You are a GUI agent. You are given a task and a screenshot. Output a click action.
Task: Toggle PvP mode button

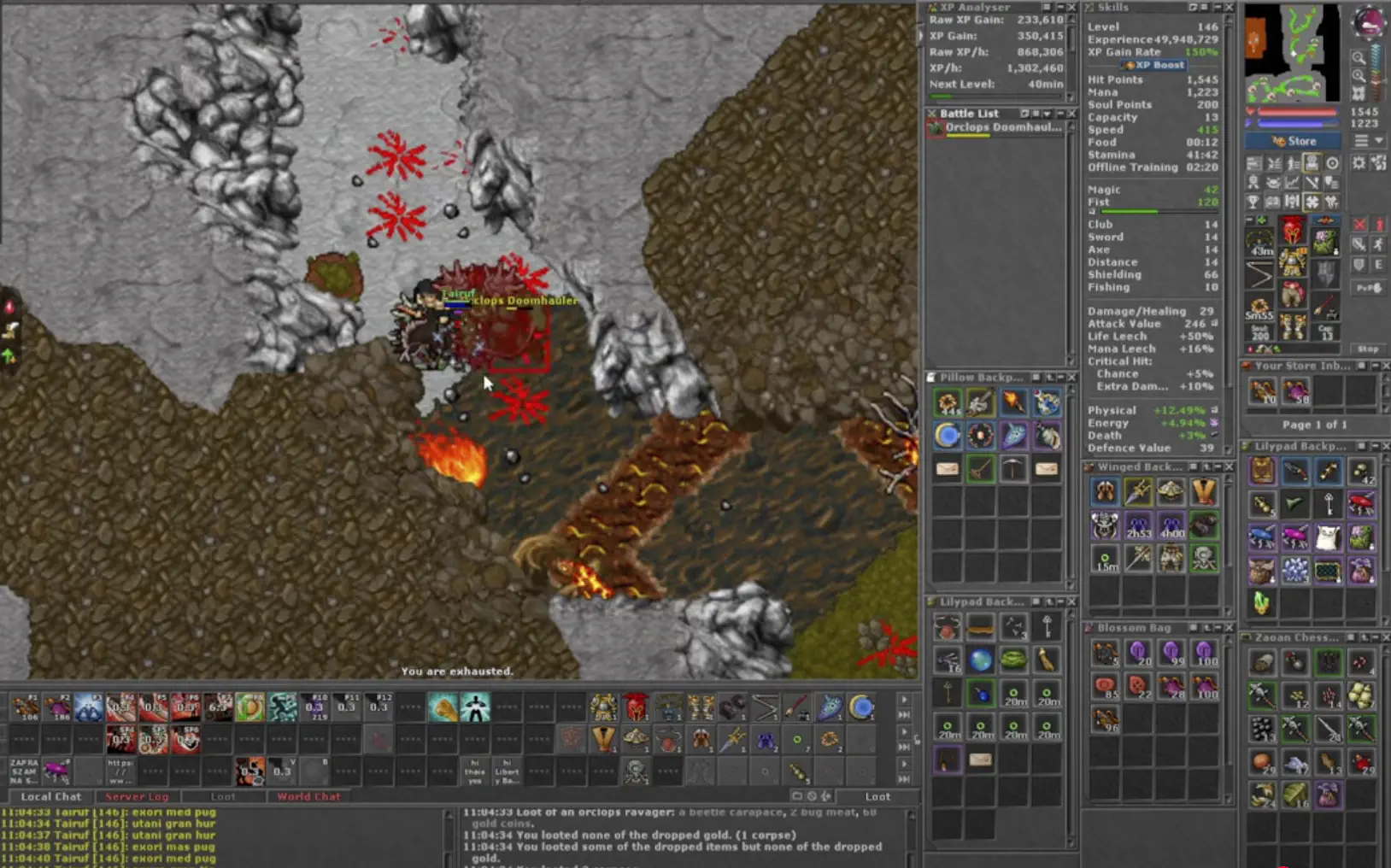(1369, 287)
